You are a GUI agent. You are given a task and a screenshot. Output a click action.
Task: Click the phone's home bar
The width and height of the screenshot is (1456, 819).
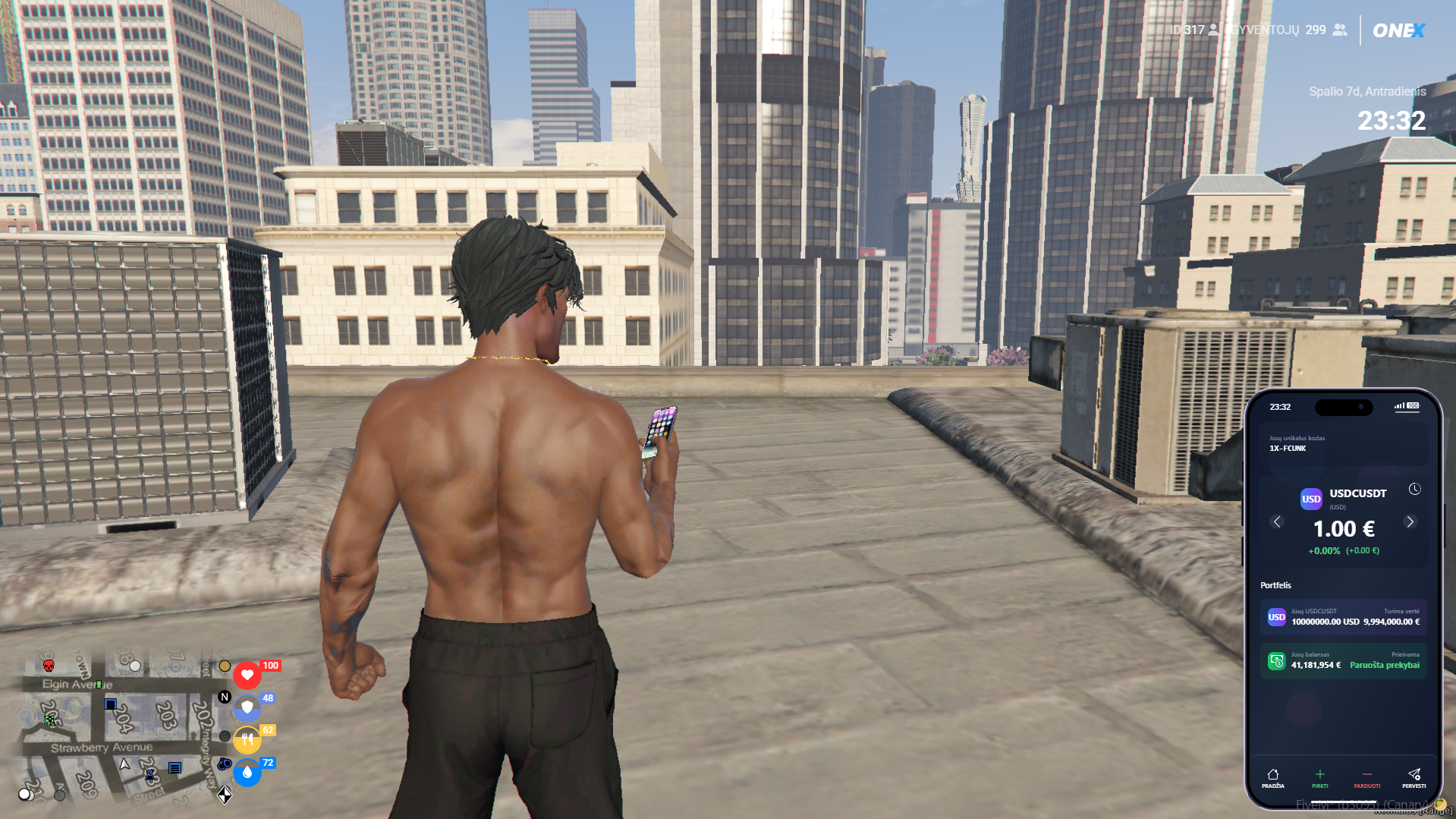(1343, 802)
